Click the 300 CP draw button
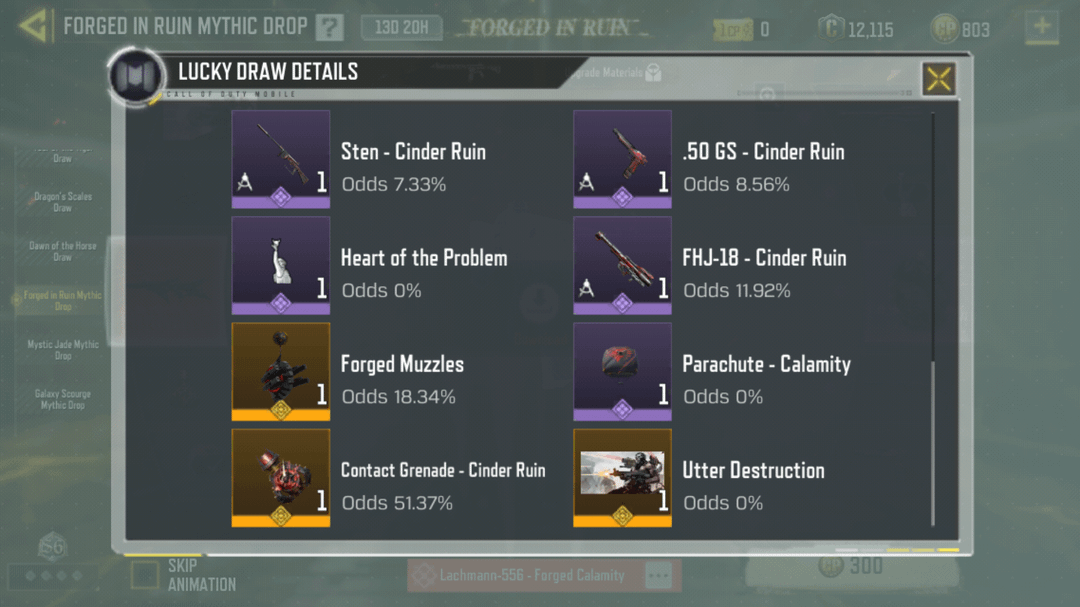 (852, 567)
